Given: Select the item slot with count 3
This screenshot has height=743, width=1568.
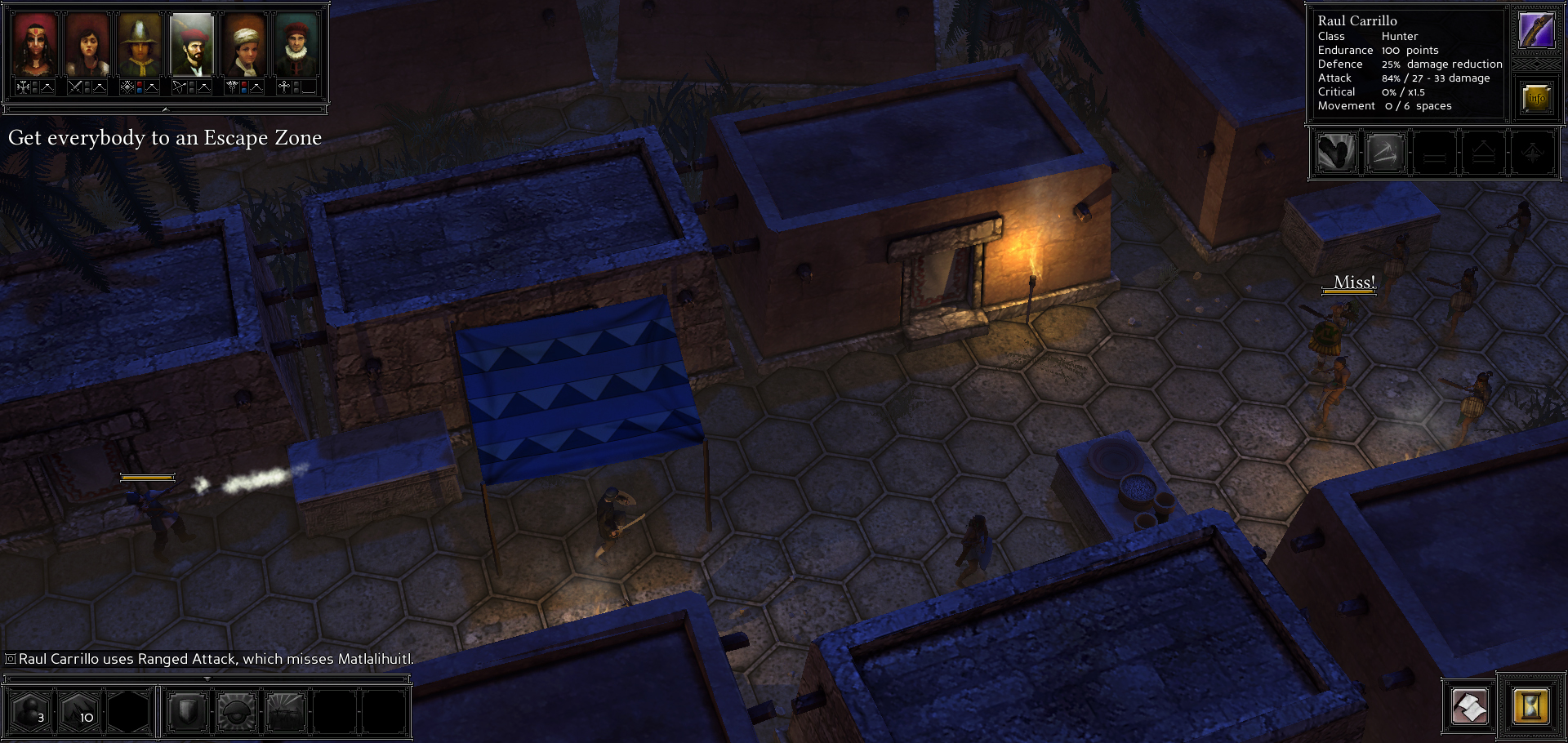Looking at the screenshot, I should (30, 711).
